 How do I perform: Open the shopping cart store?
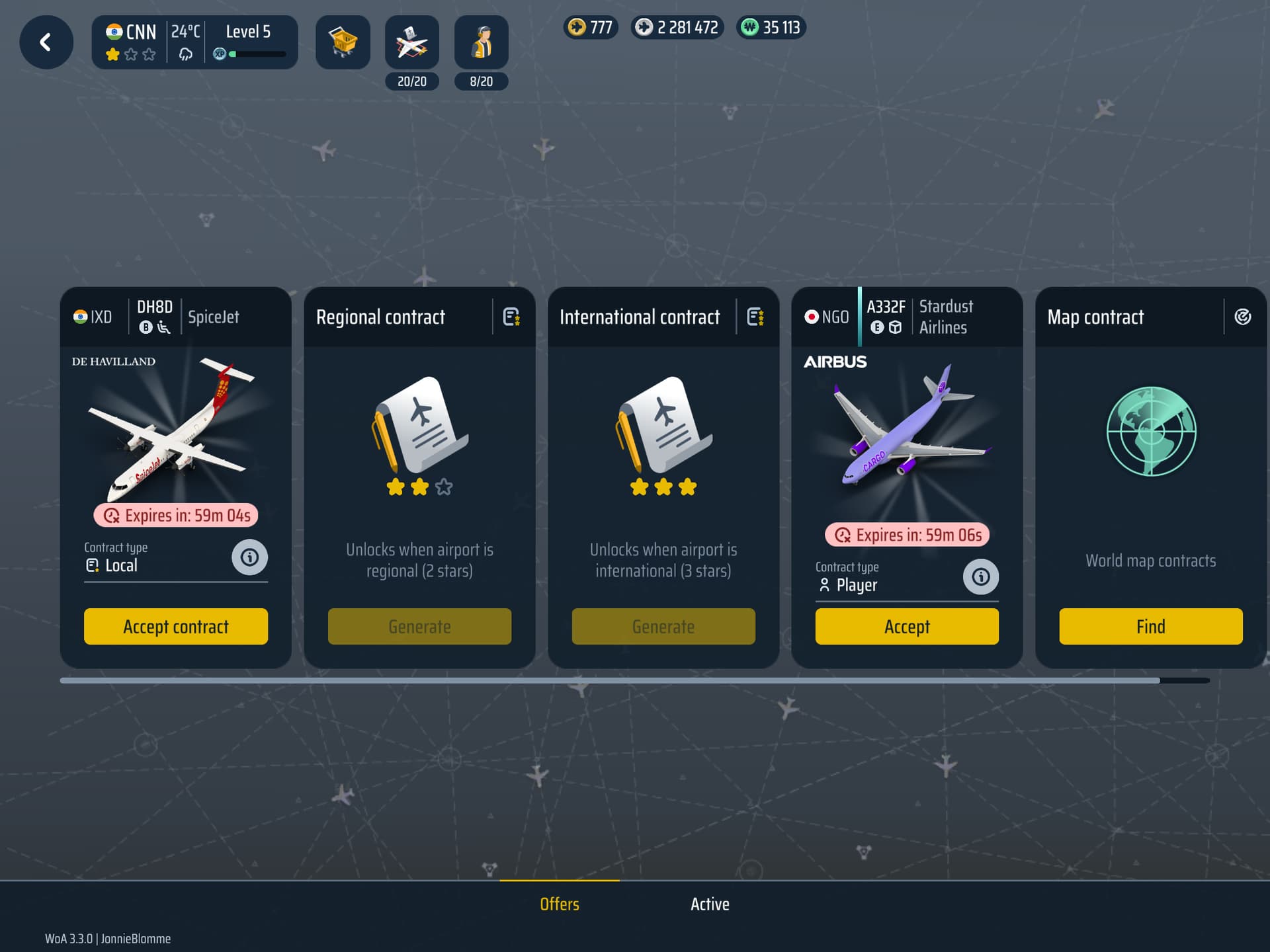(x=343, y=43)
